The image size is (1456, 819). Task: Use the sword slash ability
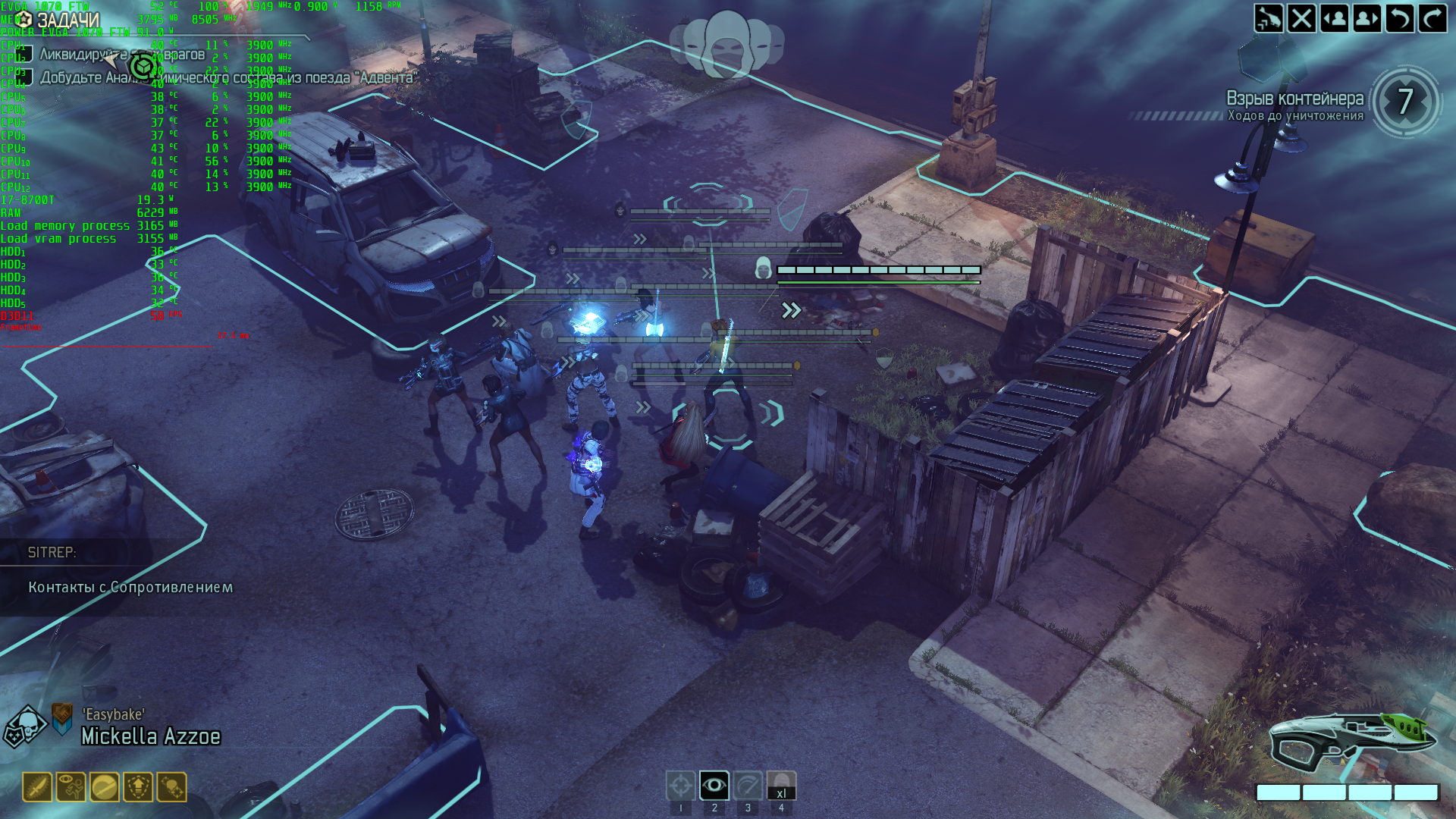748,786
